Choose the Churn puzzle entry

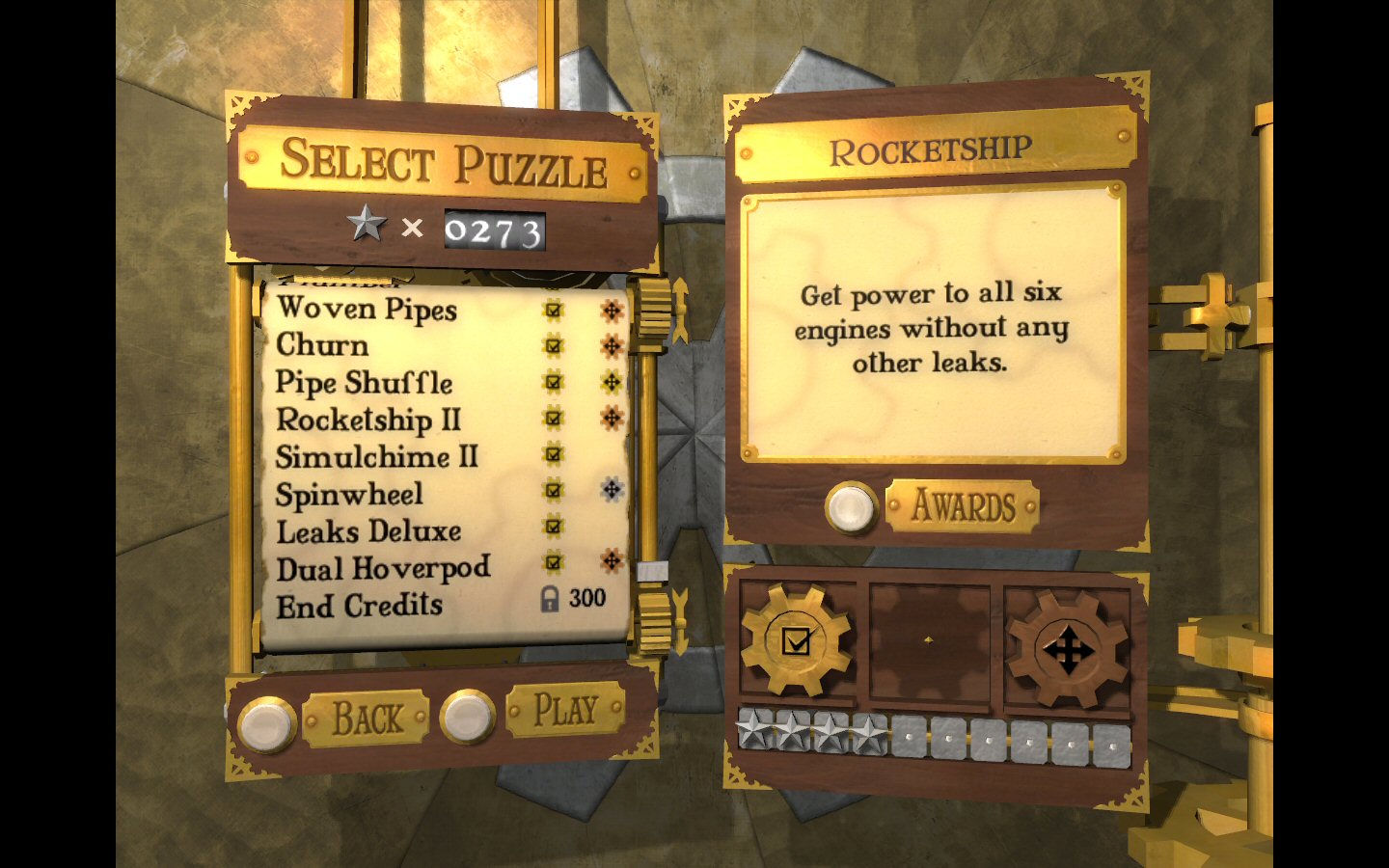click(x=322, y=345)
